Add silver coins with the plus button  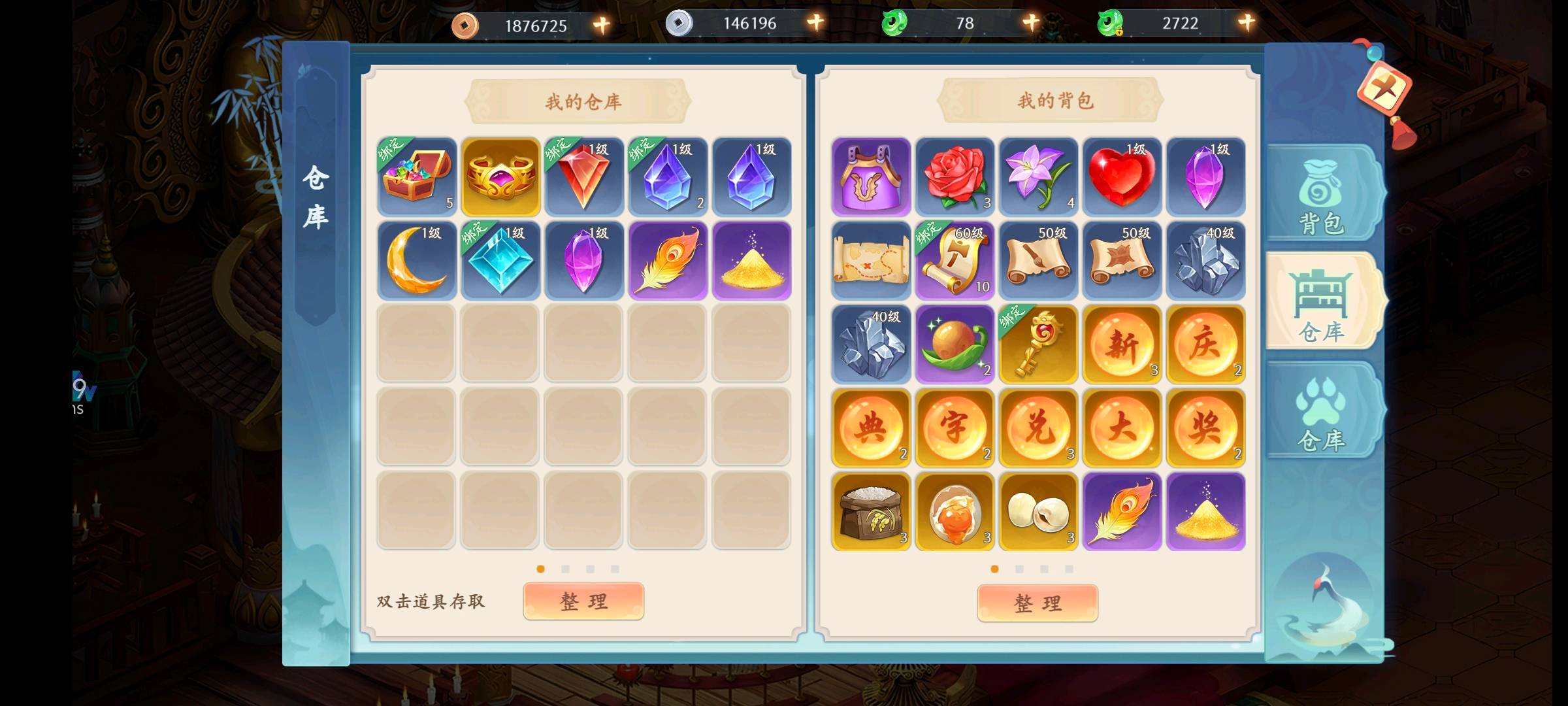pyautogui.click(x=815, y=23)
